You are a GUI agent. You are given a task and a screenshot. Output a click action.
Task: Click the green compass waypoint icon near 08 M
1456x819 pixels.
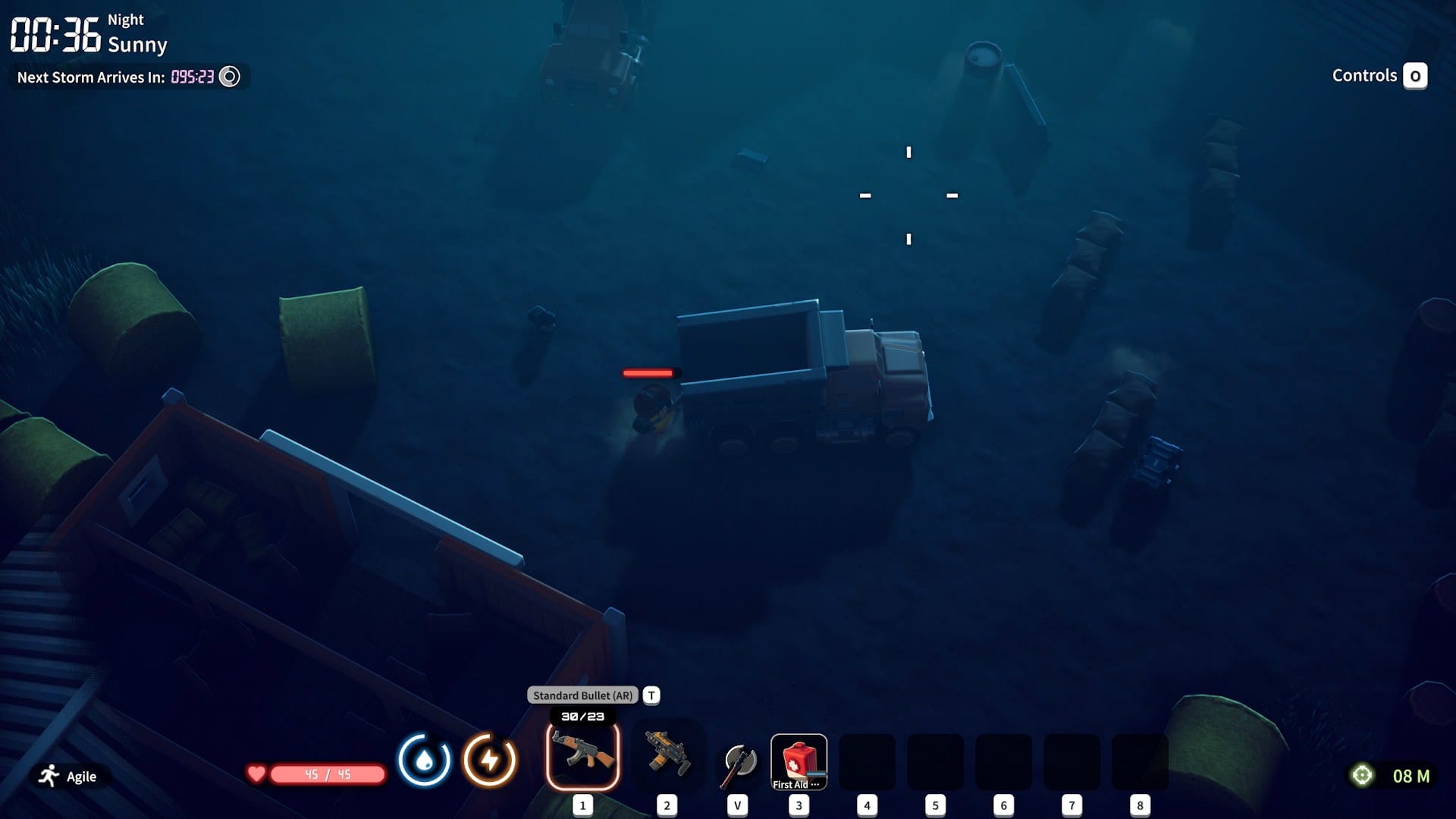pyautogui.click(x=1362, y=776)
